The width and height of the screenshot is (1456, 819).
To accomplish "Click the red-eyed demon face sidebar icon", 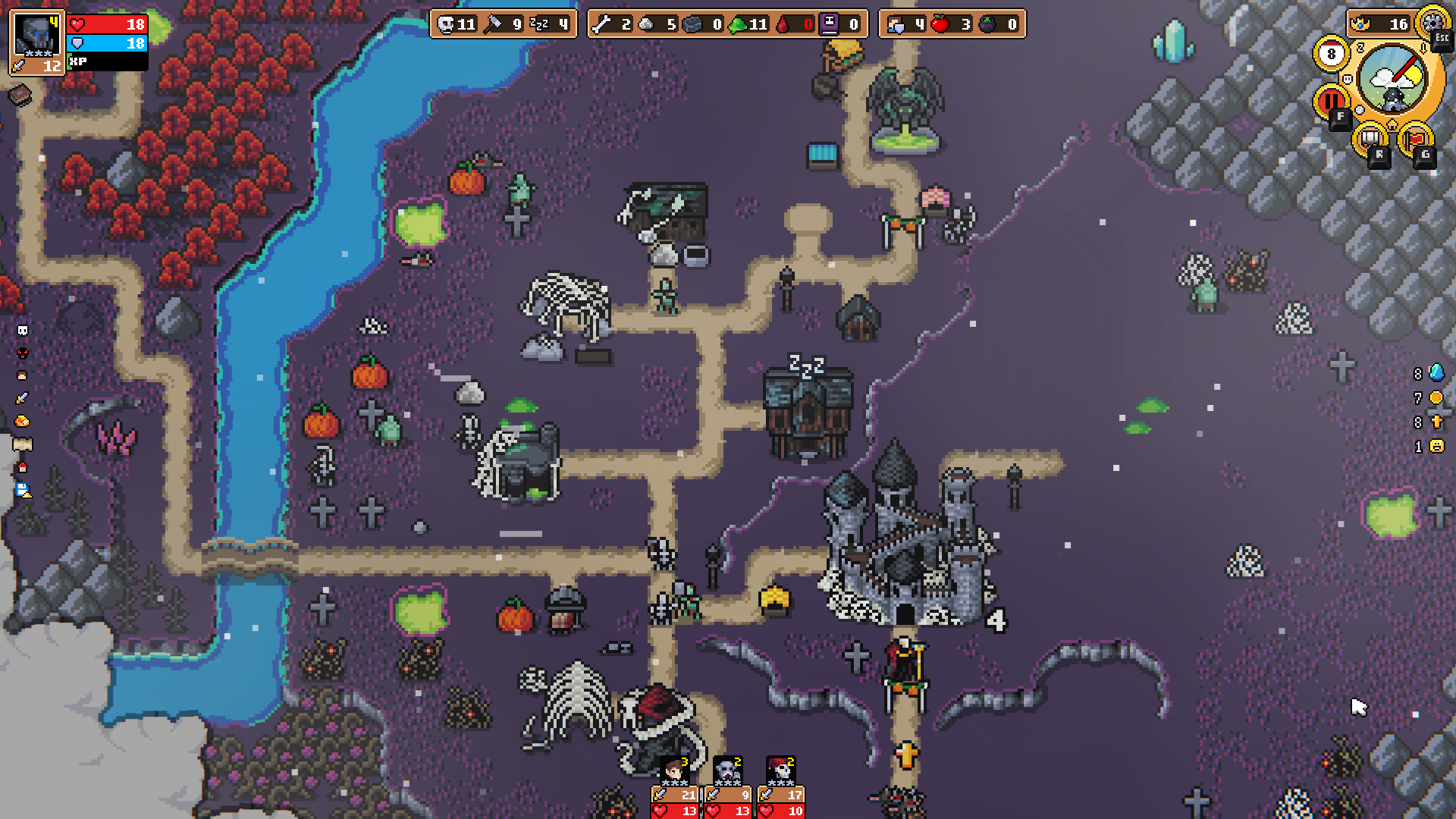I will click(x=23, y=353).
